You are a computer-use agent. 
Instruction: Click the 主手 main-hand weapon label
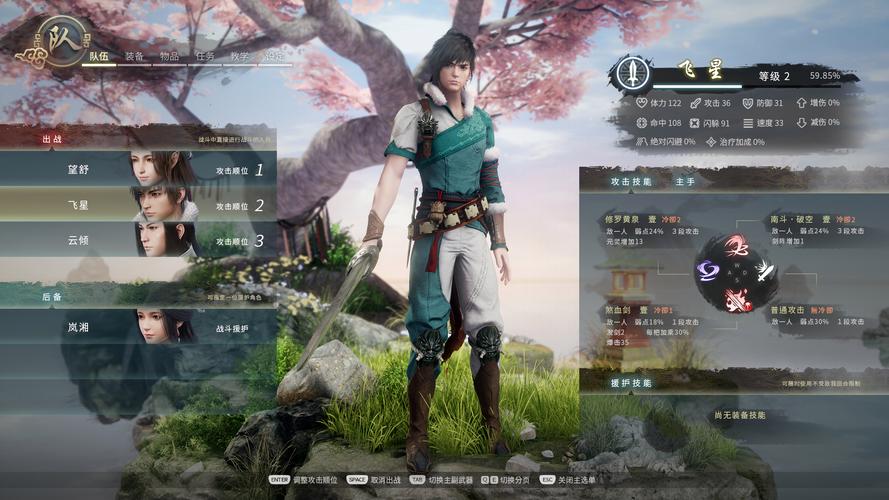coord(685,182)
